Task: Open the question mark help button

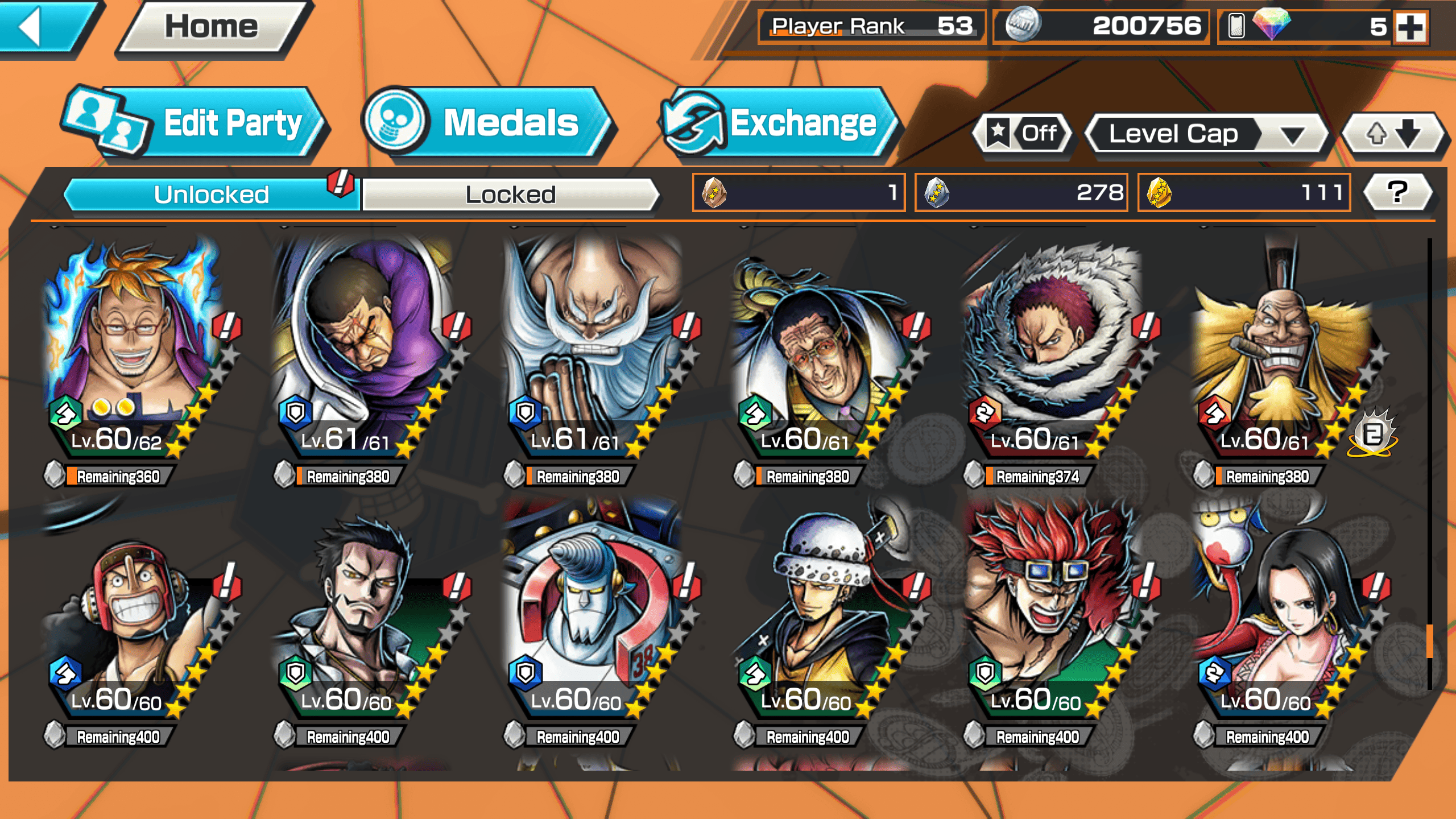Action: (1397, 192)
